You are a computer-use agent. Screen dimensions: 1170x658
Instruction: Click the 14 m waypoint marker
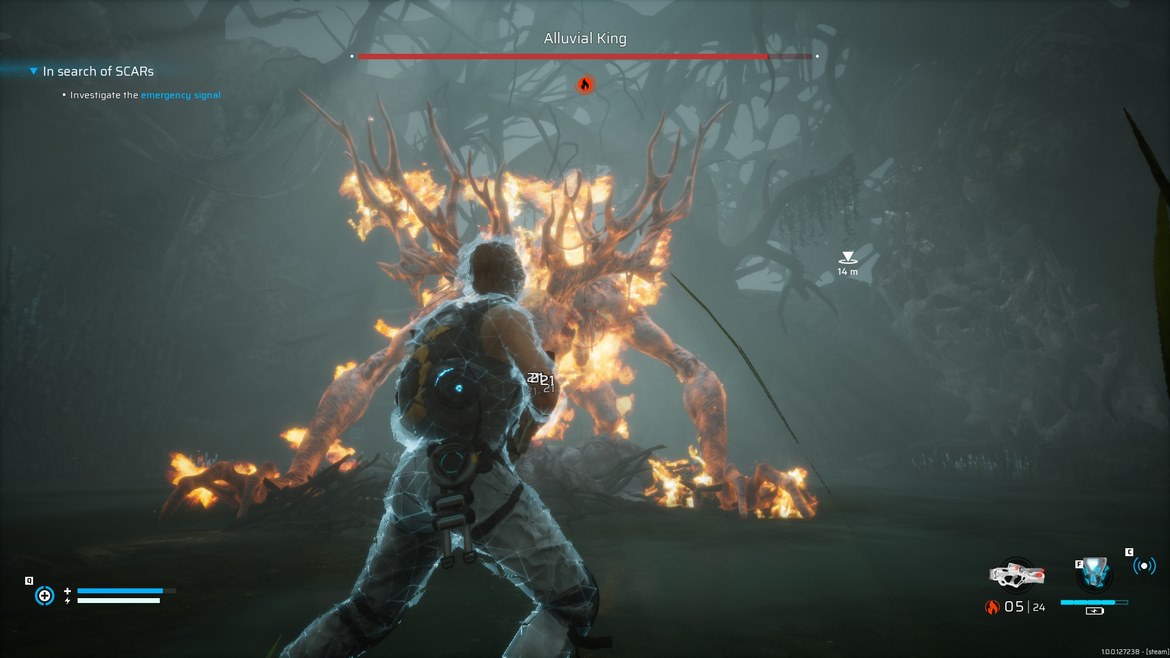tap(847, 258)
